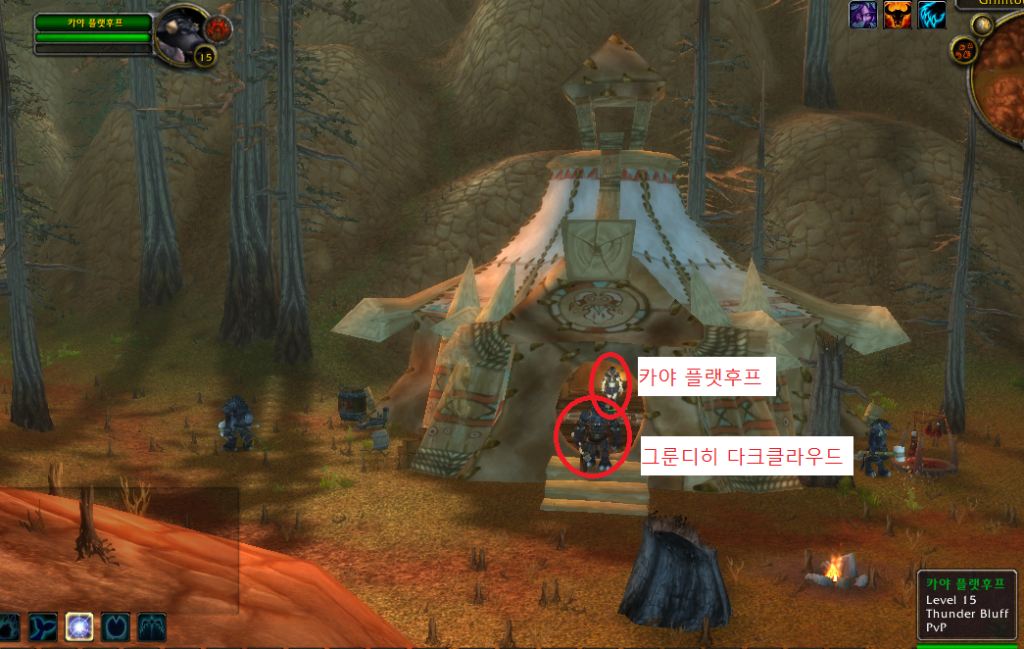Open the paw print tracking button

point(964,48)
